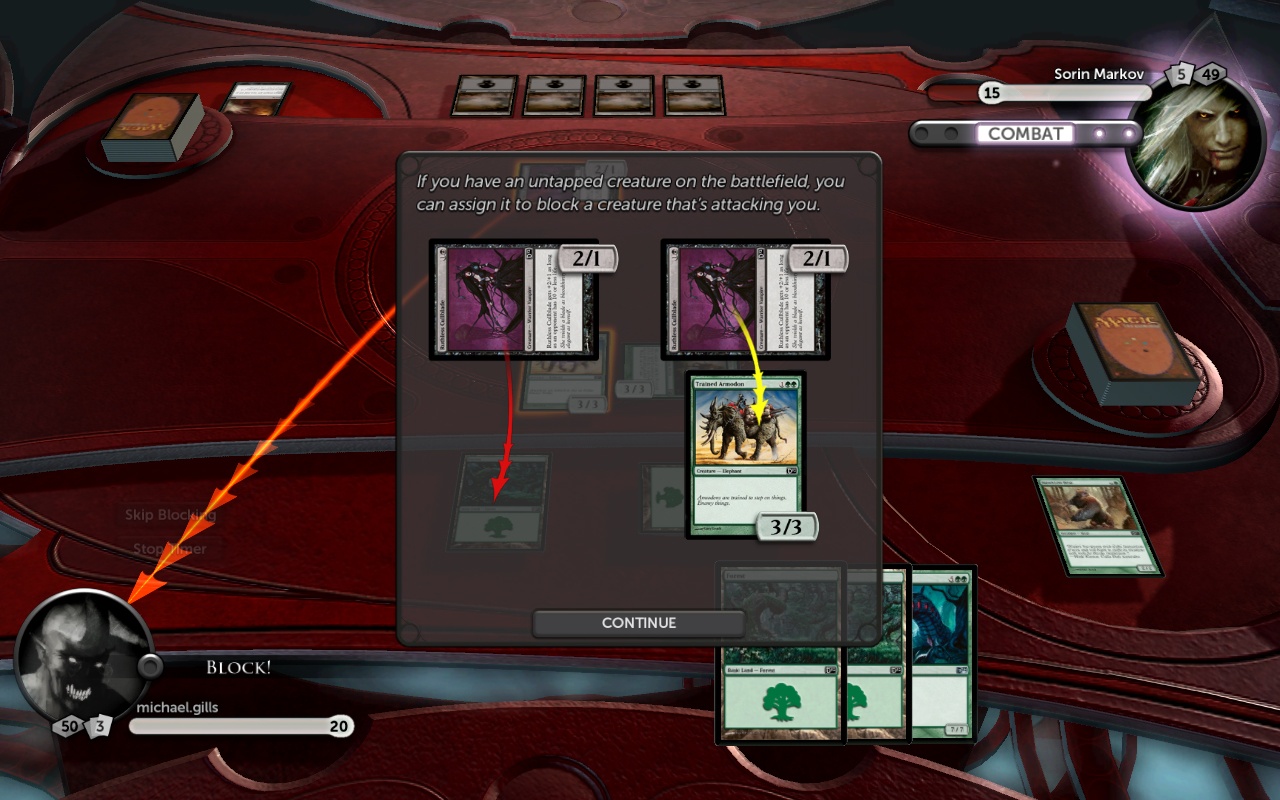Click the CONTINUE button in the tutorial dialog
This screenshot has height=800, width=1280.
tap(639, 623)
